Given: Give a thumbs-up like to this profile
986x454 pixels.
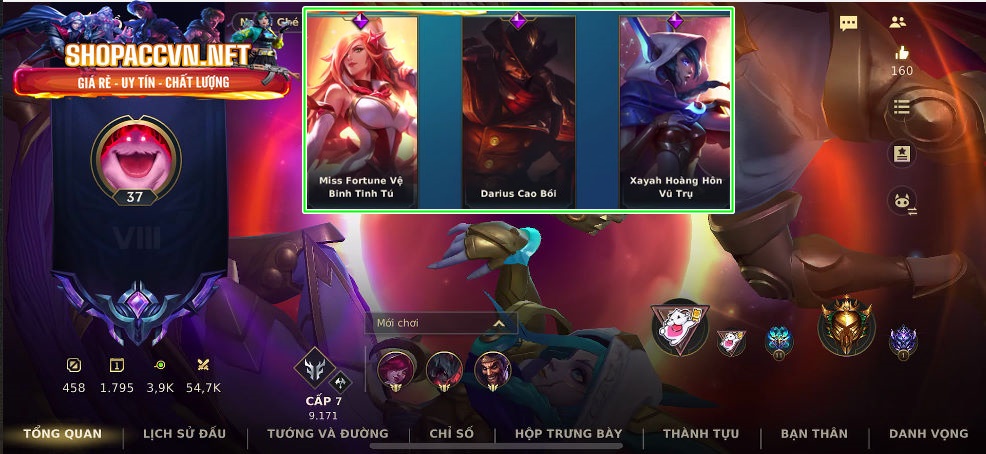Looking at the screenshot, I should click(x=902, y=53).
